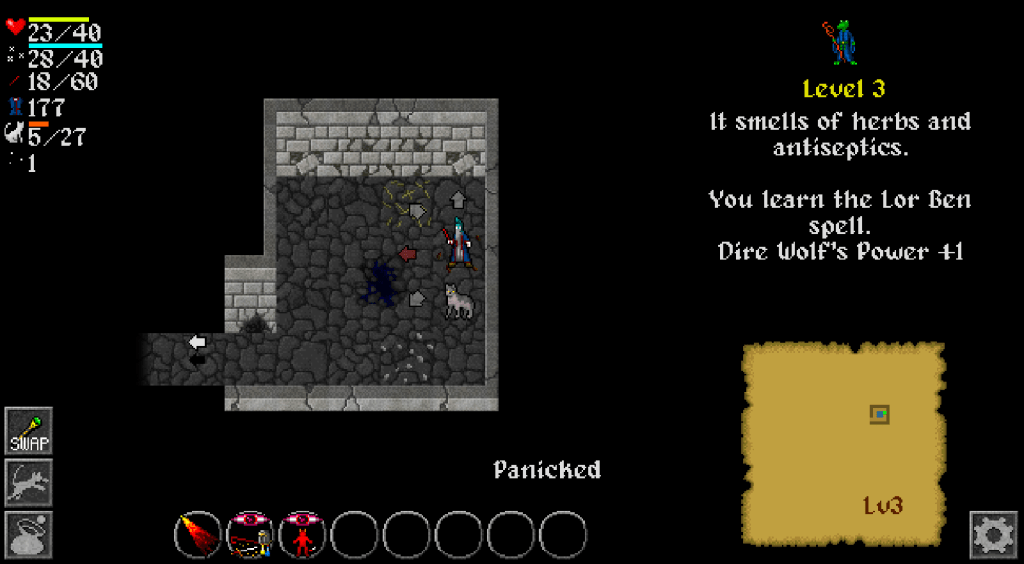Use the eye over red demon spell
Image resolution: width=1024 pixels, height=564 pixels.
[x=302, y=534]
